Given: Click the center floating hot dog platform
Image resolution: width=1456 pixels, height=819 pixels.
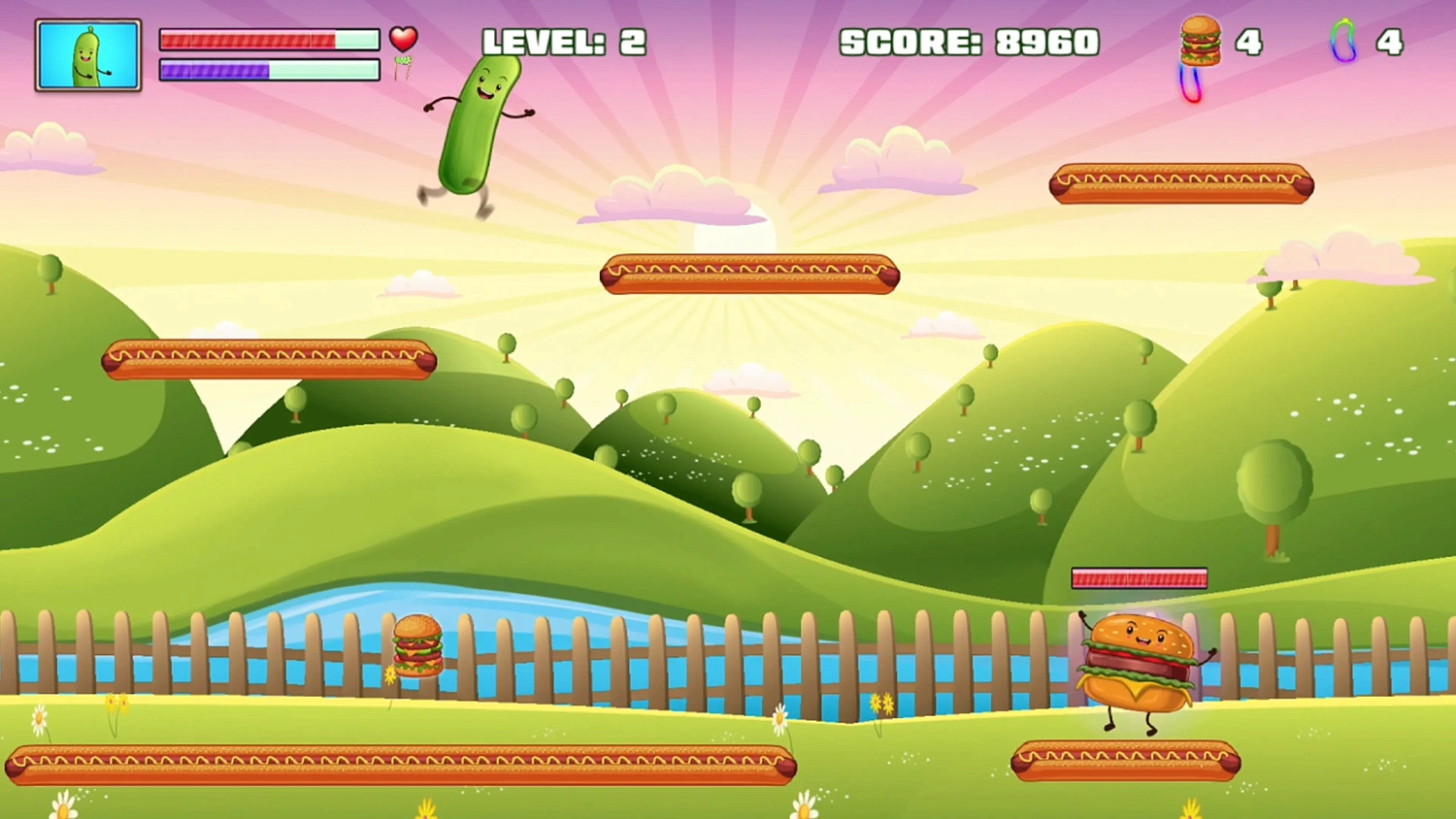Looking at the screenshot, I should point(752,275).
